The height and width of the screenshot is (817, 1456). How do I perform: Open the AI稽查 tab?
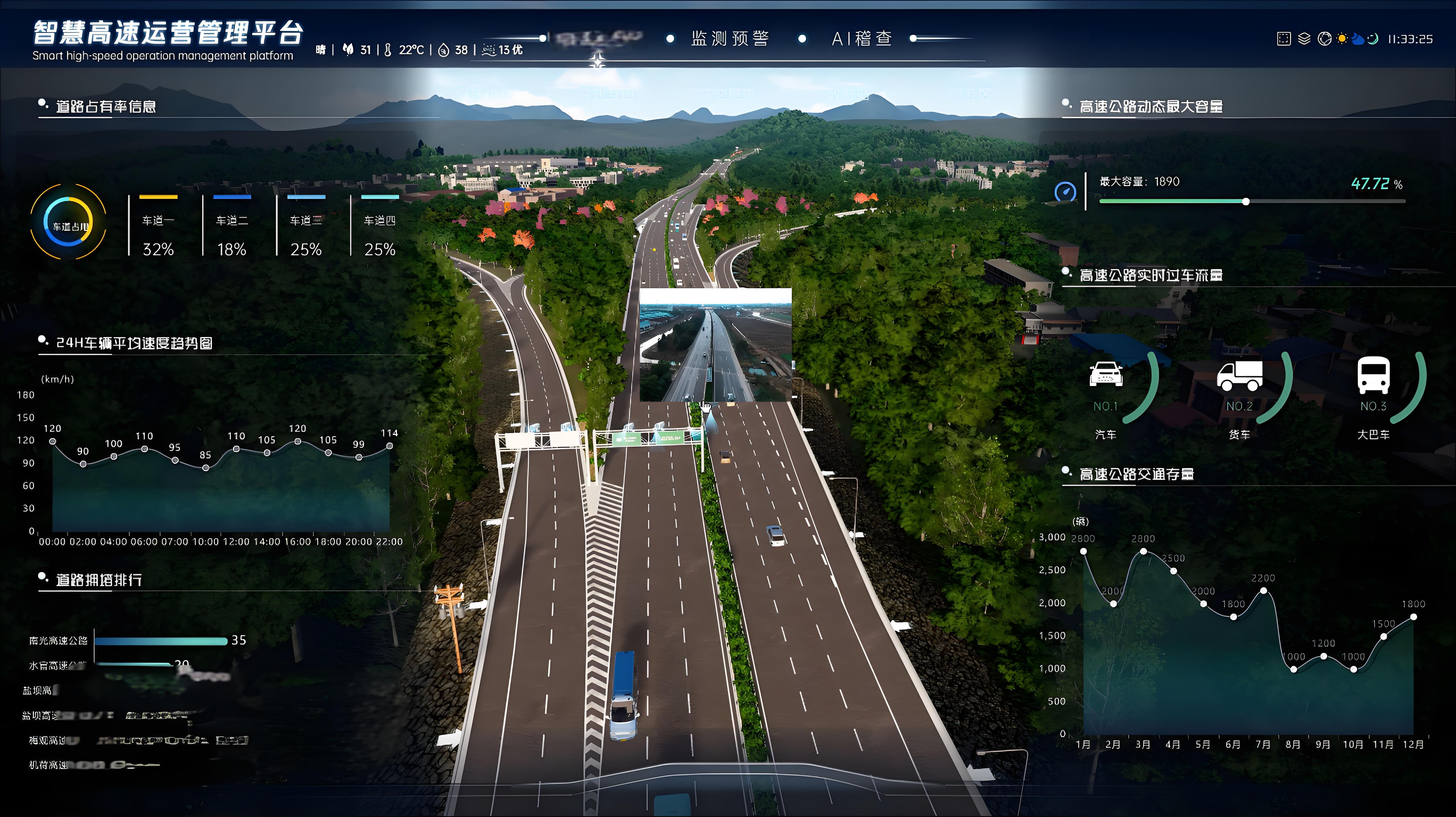(861, 38)
